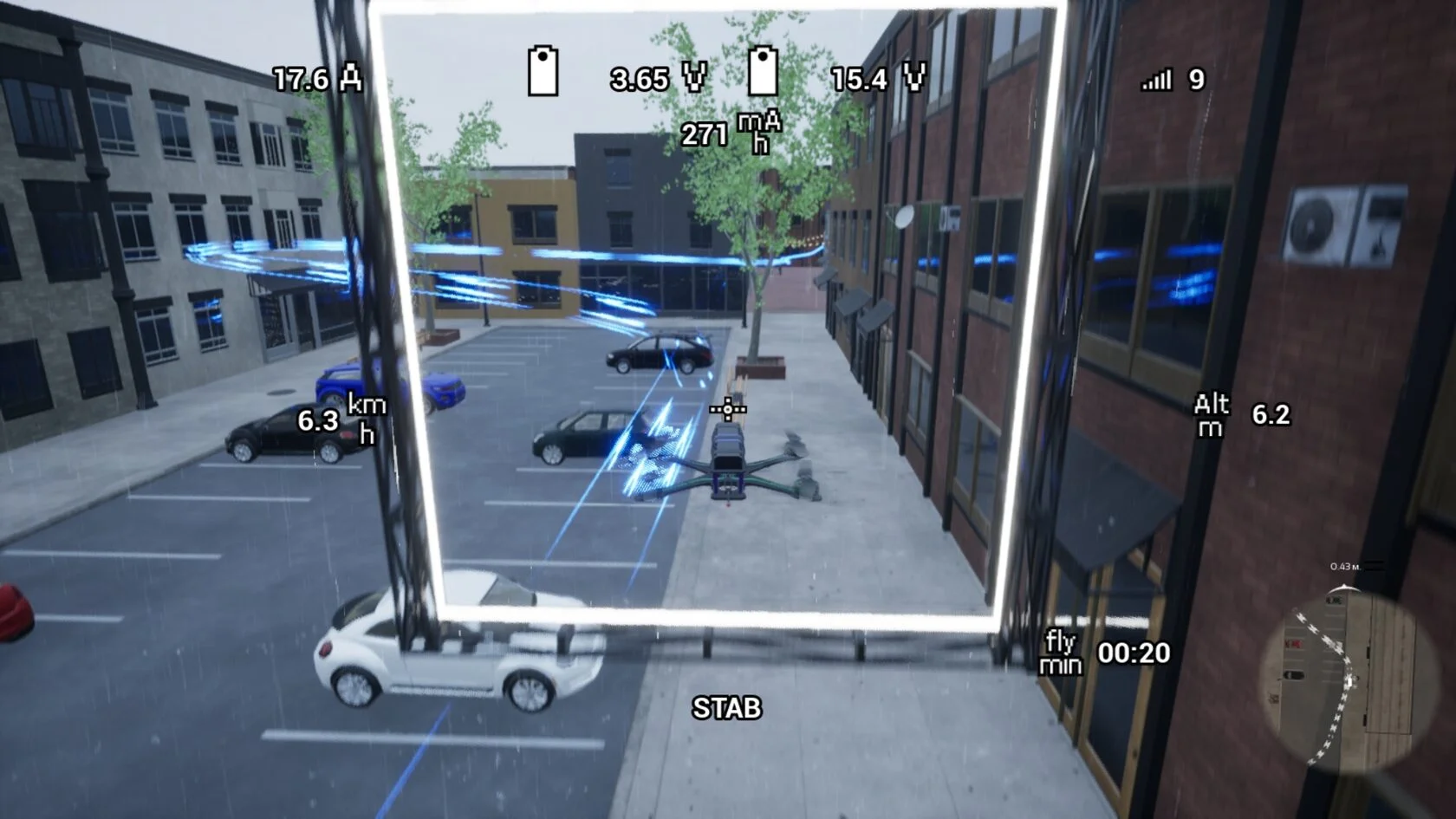The width and height of the screenshot is (1456, 819).
Task: Select the battery icon beside 15.4 V
Action: [x=763, y=71]
